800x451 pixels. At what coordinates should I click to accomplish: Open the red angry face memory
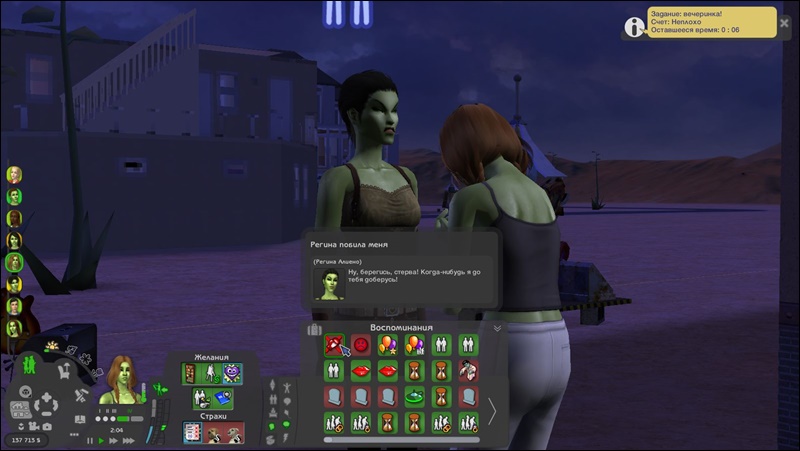click(361, 346)
